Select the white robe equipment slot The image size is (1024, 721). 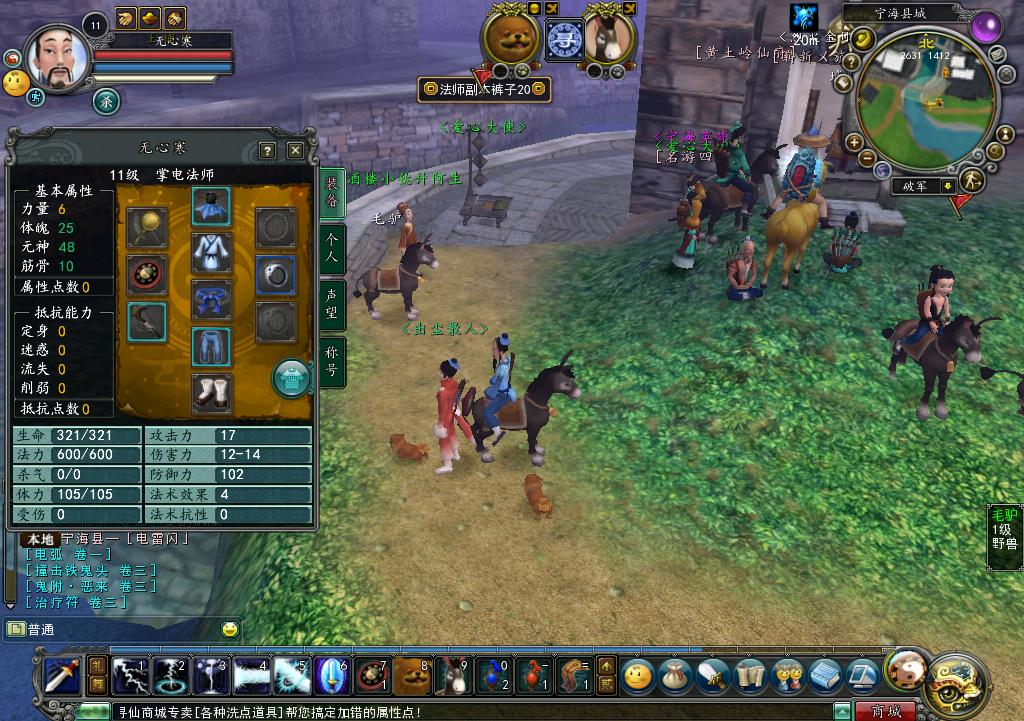[x=211, y=253]
